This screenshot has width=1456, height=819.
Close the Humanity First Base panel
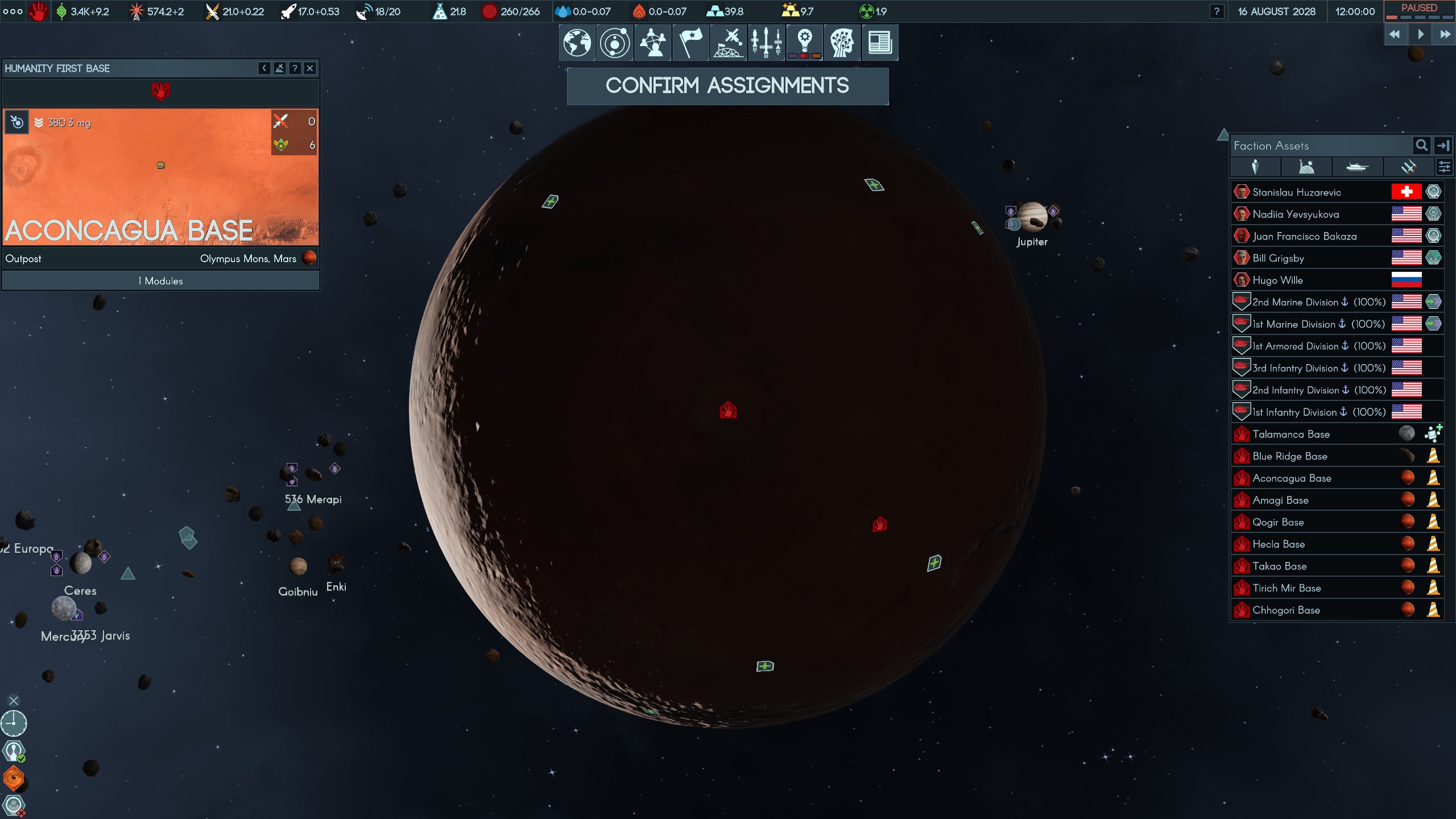[310, 68]
